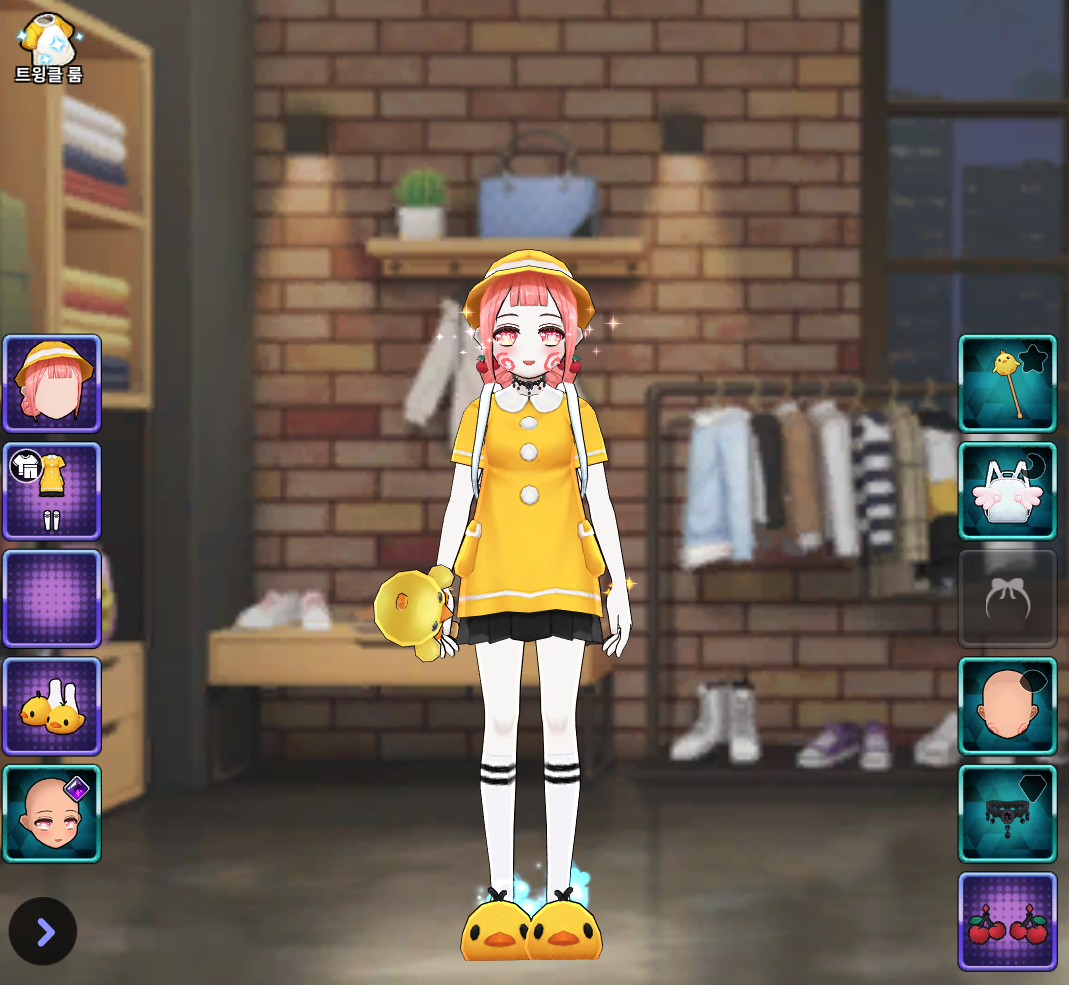Select the duck slippers shoe slot
This screenshot has width=1069, height=985.
coord(52,706)
